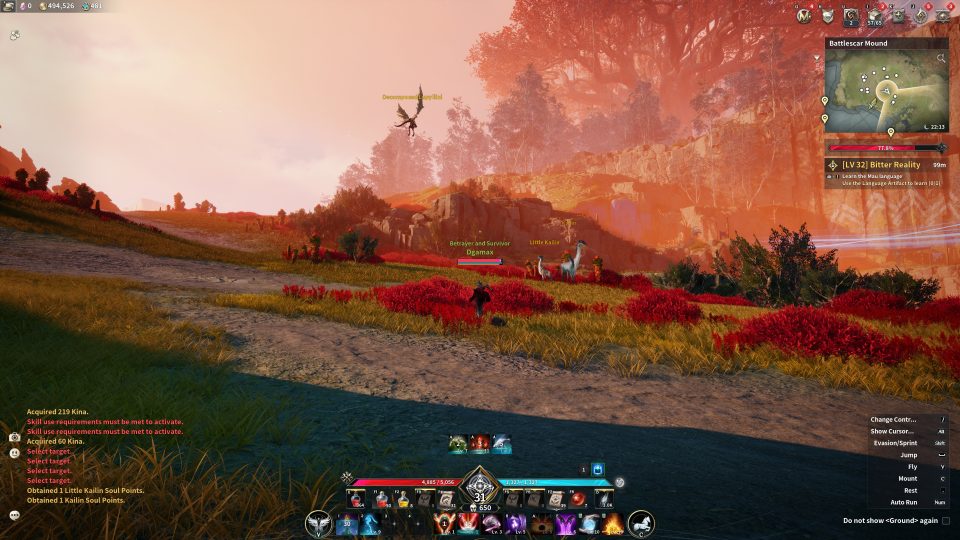Viewport: 960px width, 540px height.
Task: Click the camera screenshot icon
Action: tap(15, 438)
